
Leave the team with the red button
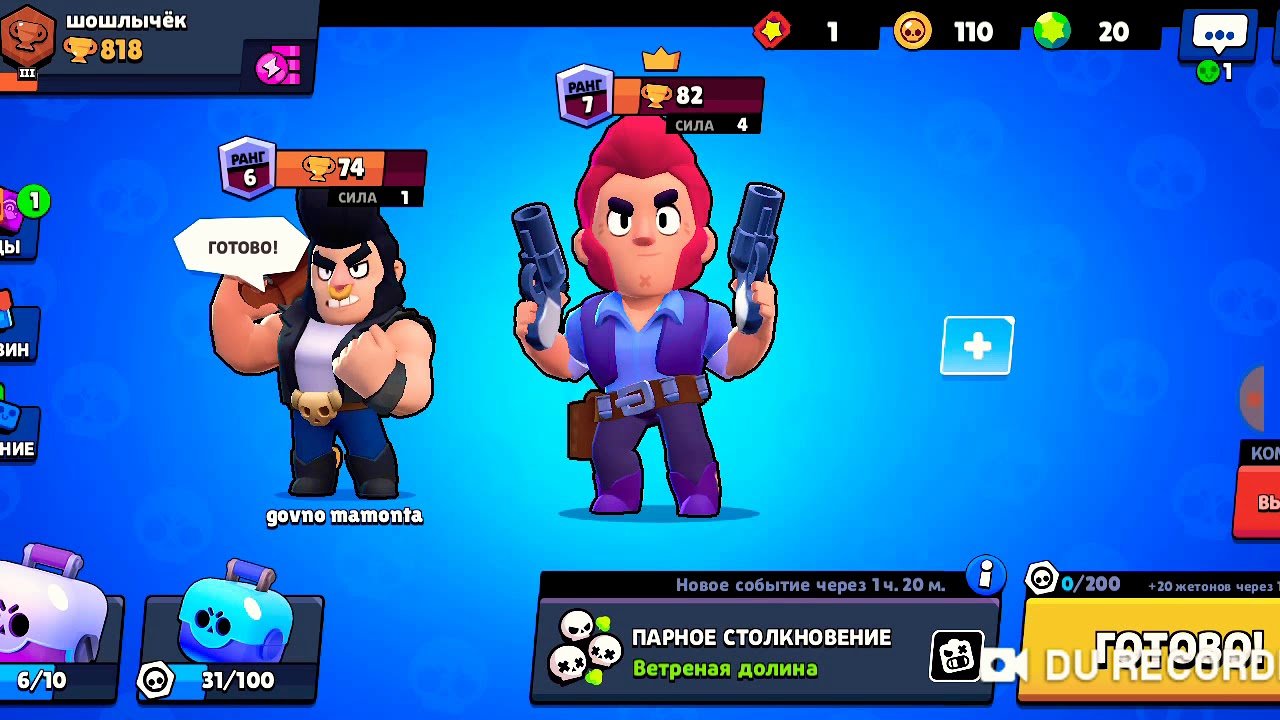(x=1258, y=500)
